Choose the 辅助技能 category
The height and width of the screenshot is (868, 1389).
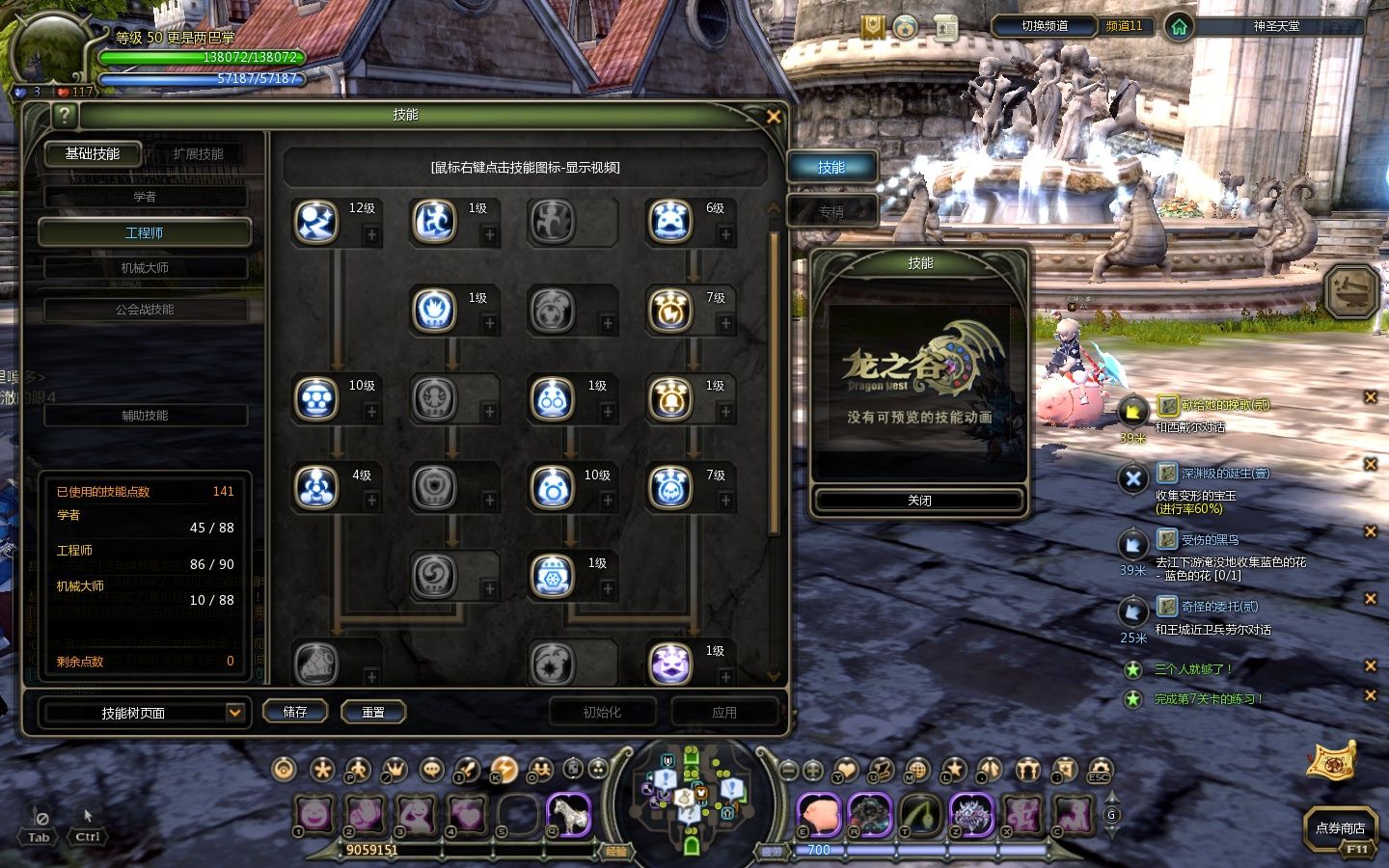point(145,416)
